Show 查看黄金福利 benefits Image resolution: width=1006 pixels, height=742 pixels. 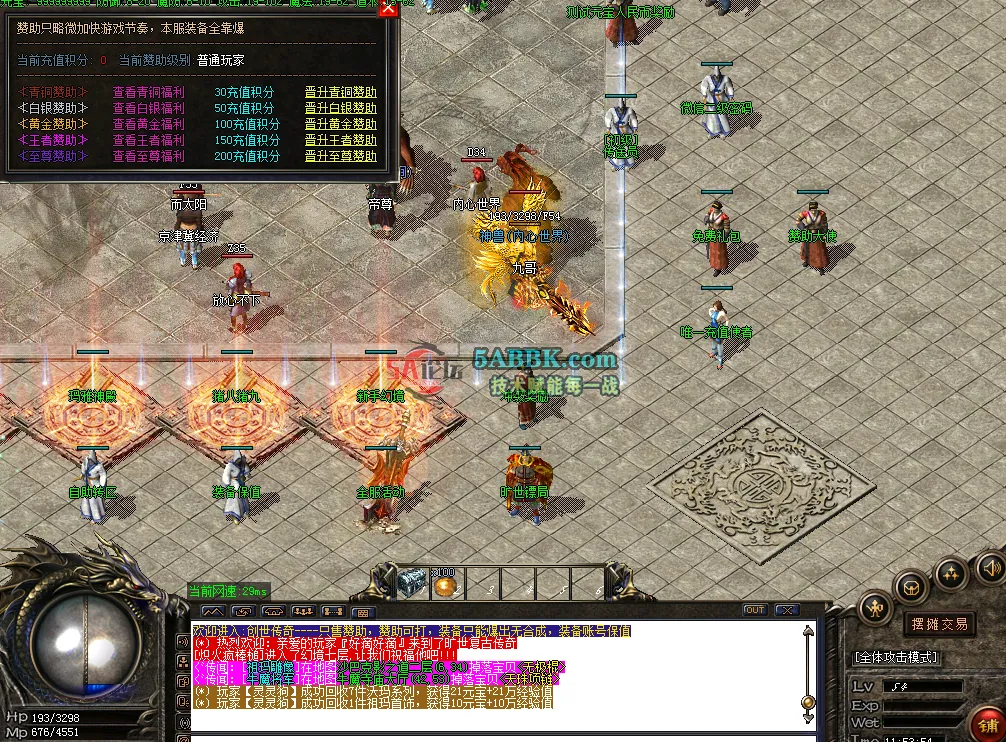(148, 124)
